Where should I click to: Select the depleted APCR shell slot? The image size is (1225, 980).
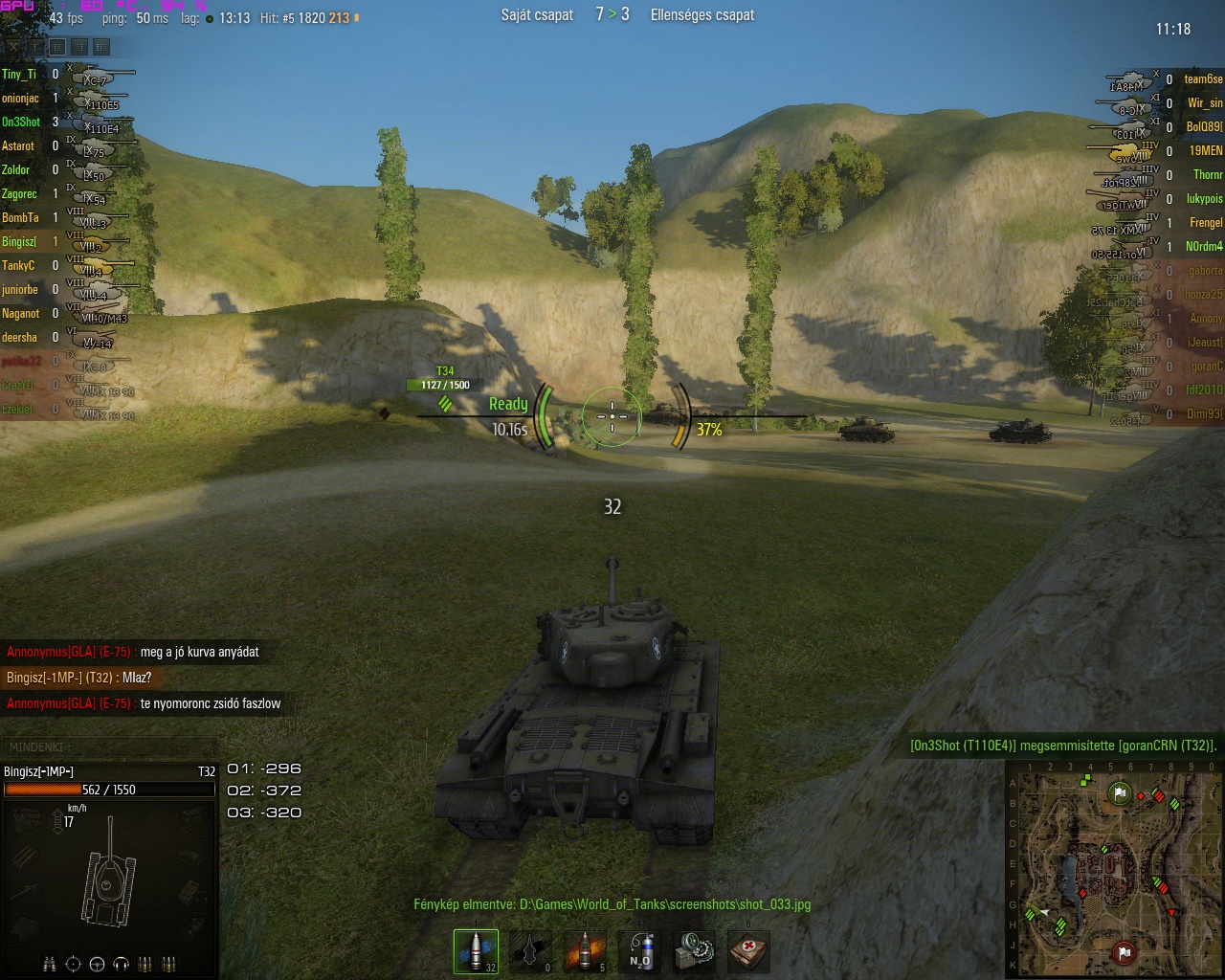click(530, 950)
